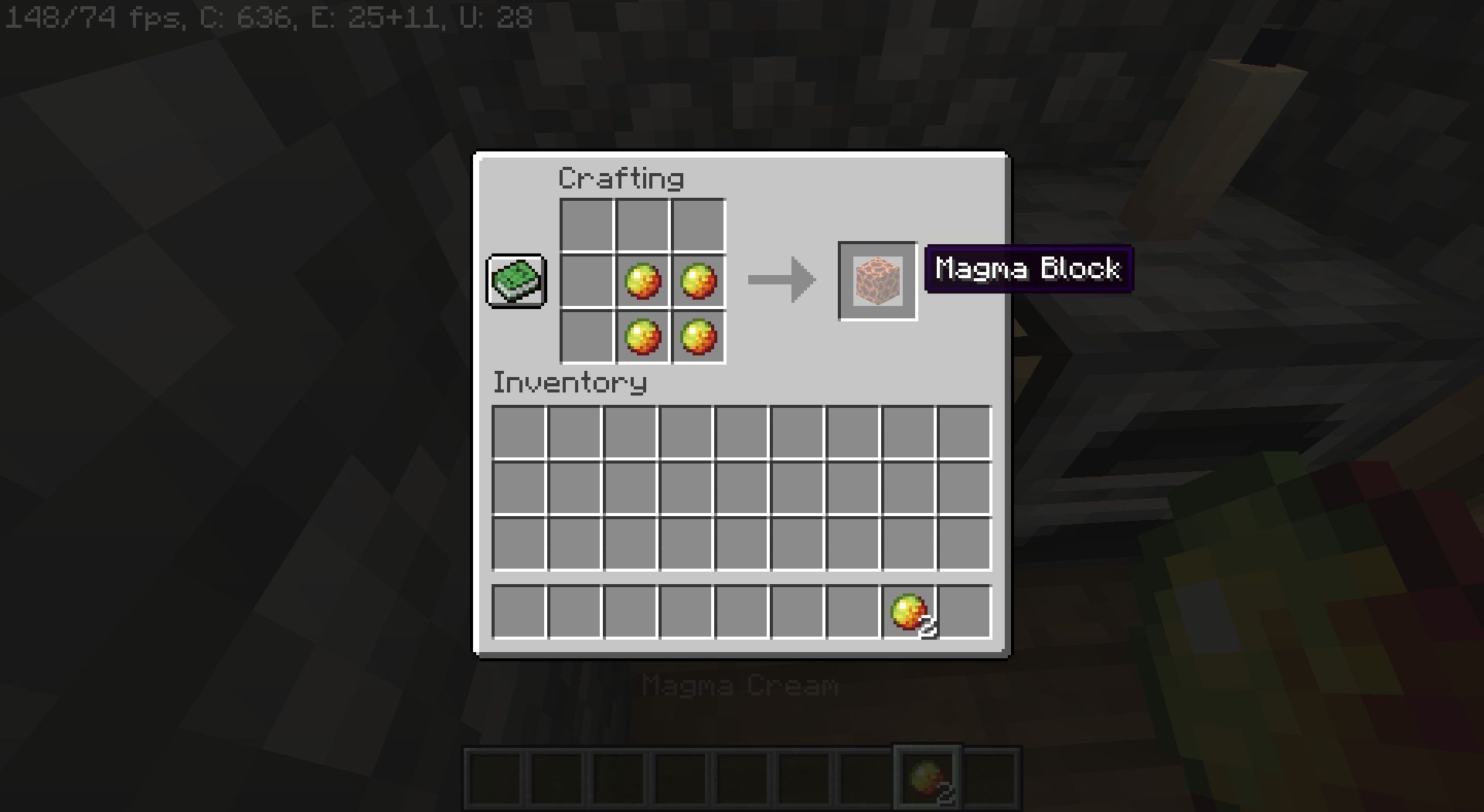Click the empty top-left crafting grid slot
Viewport: 1484px width, 812px height.
point(589,226)
